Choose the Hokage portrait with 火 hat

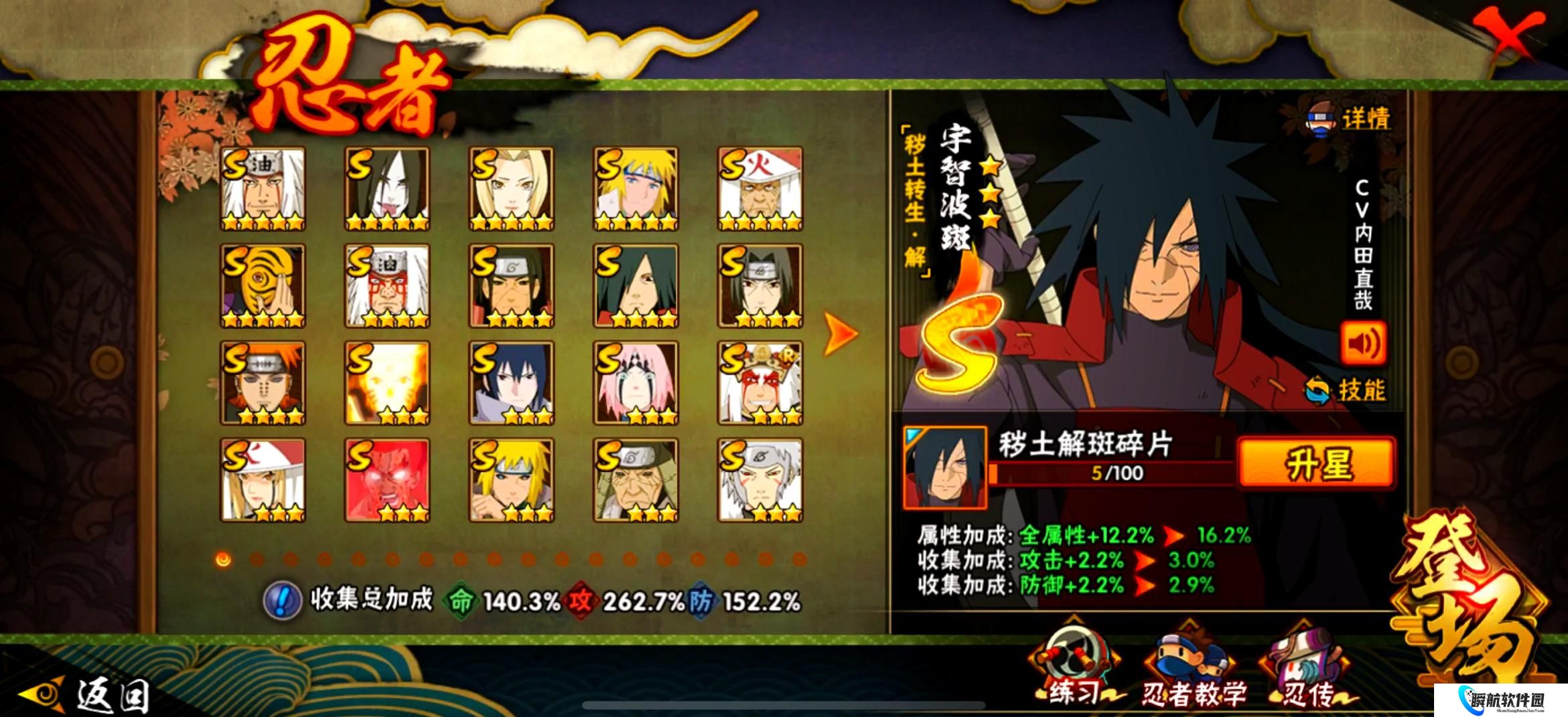pyautogui.click(x=760, y=189)
